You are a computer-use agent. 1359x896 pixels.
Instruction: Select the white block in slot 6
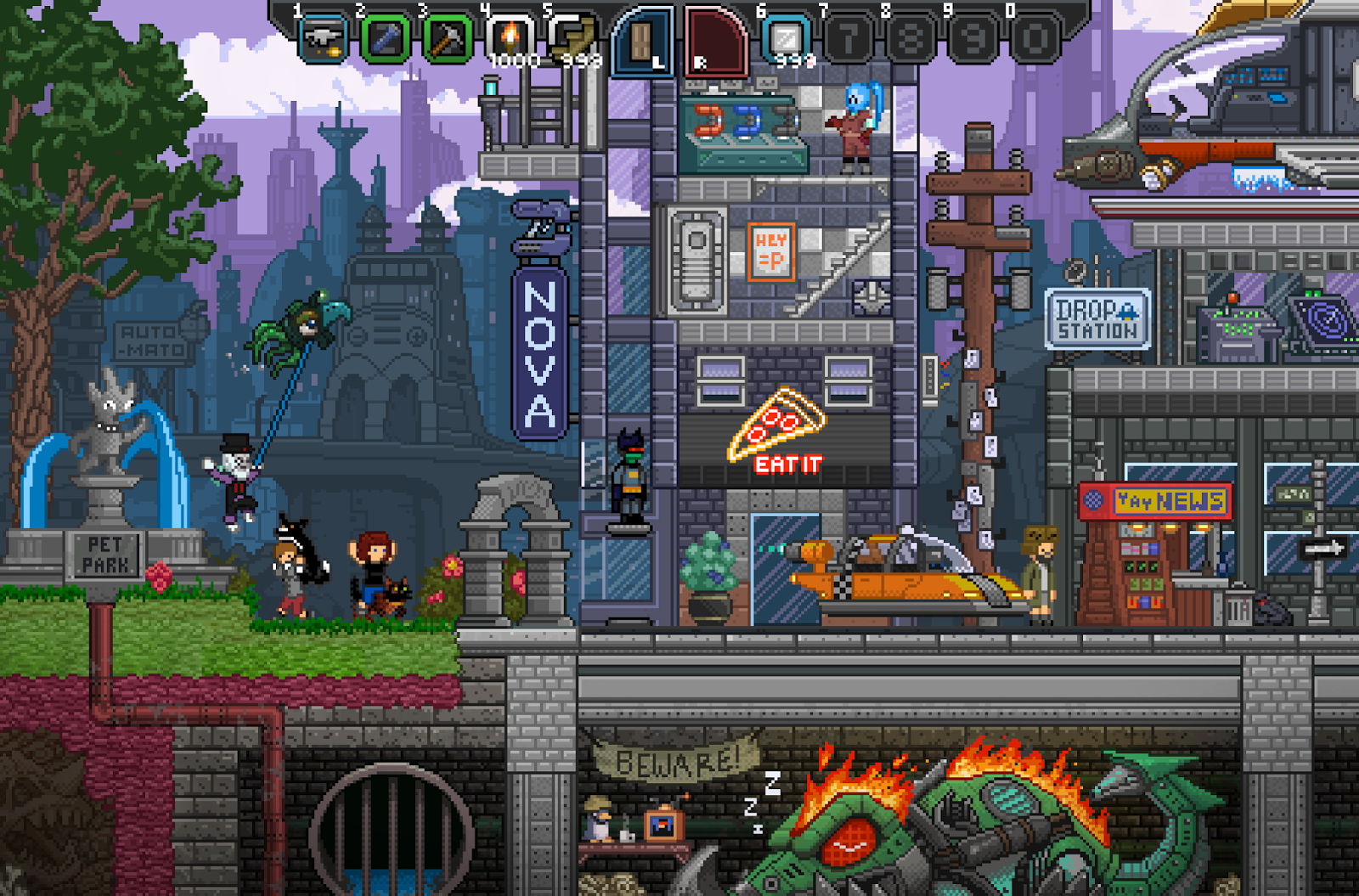click(786, 39)
